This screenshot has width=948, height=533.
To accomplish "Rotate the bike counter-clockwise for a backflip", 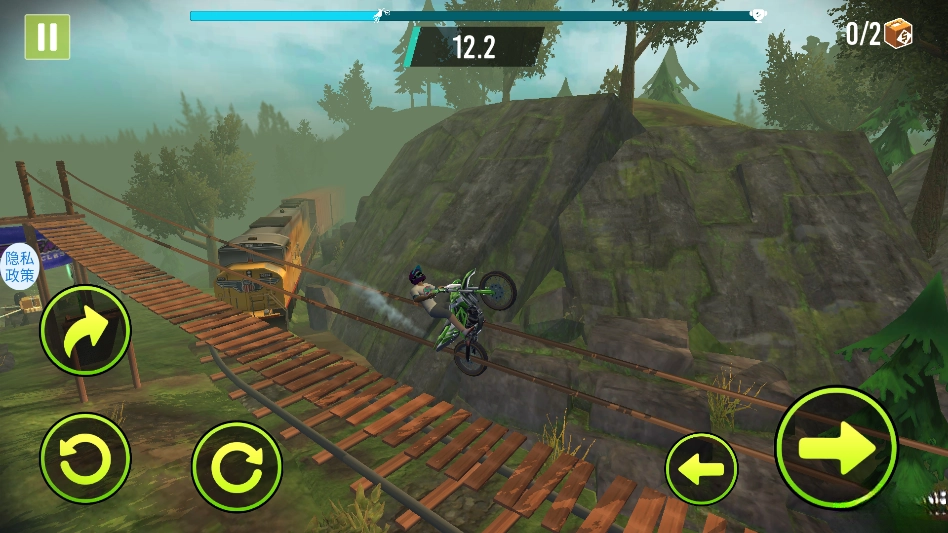I will pos(85,459).
